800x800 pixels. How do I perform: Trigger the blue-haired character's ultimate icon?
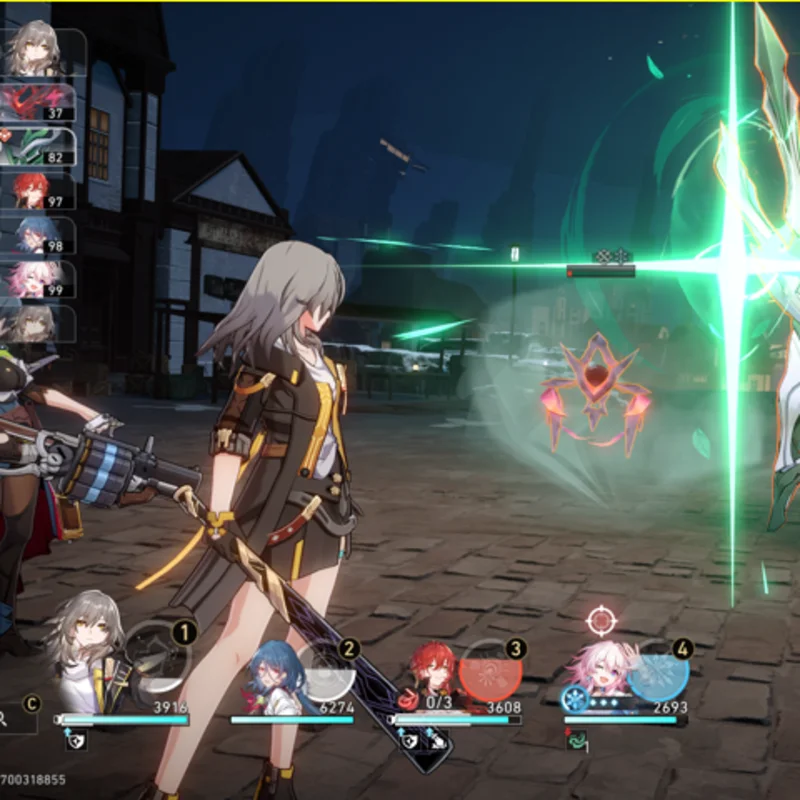tap(322, 668)
